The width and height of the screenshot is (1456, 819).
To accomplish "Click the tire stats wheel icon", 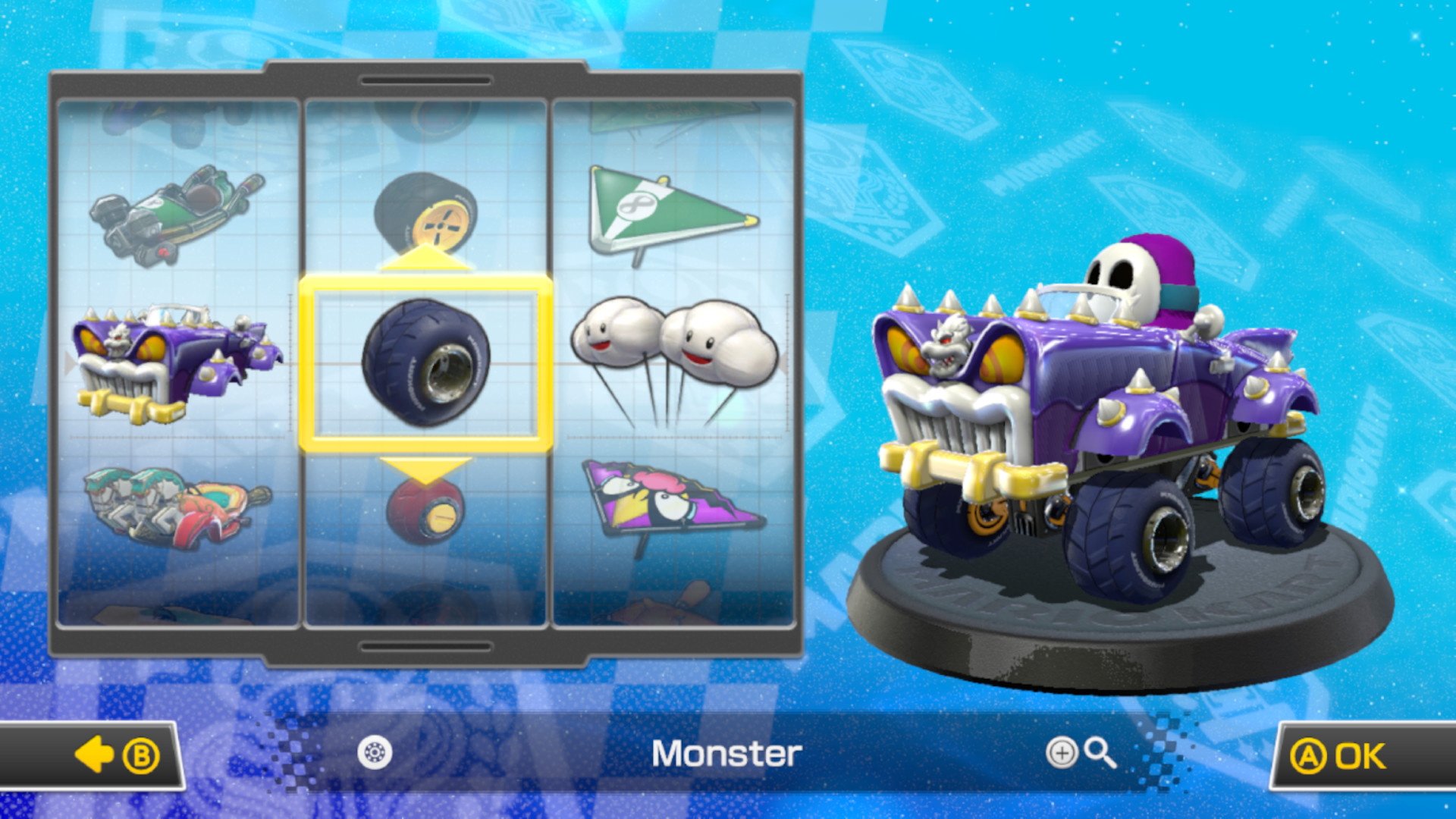I will click(377, 754).
